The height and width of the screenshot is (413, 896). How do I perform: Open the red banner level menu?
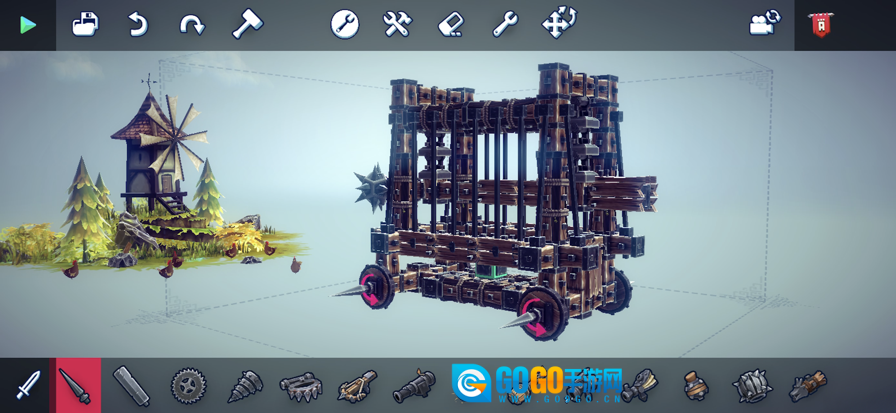[821, 25]
